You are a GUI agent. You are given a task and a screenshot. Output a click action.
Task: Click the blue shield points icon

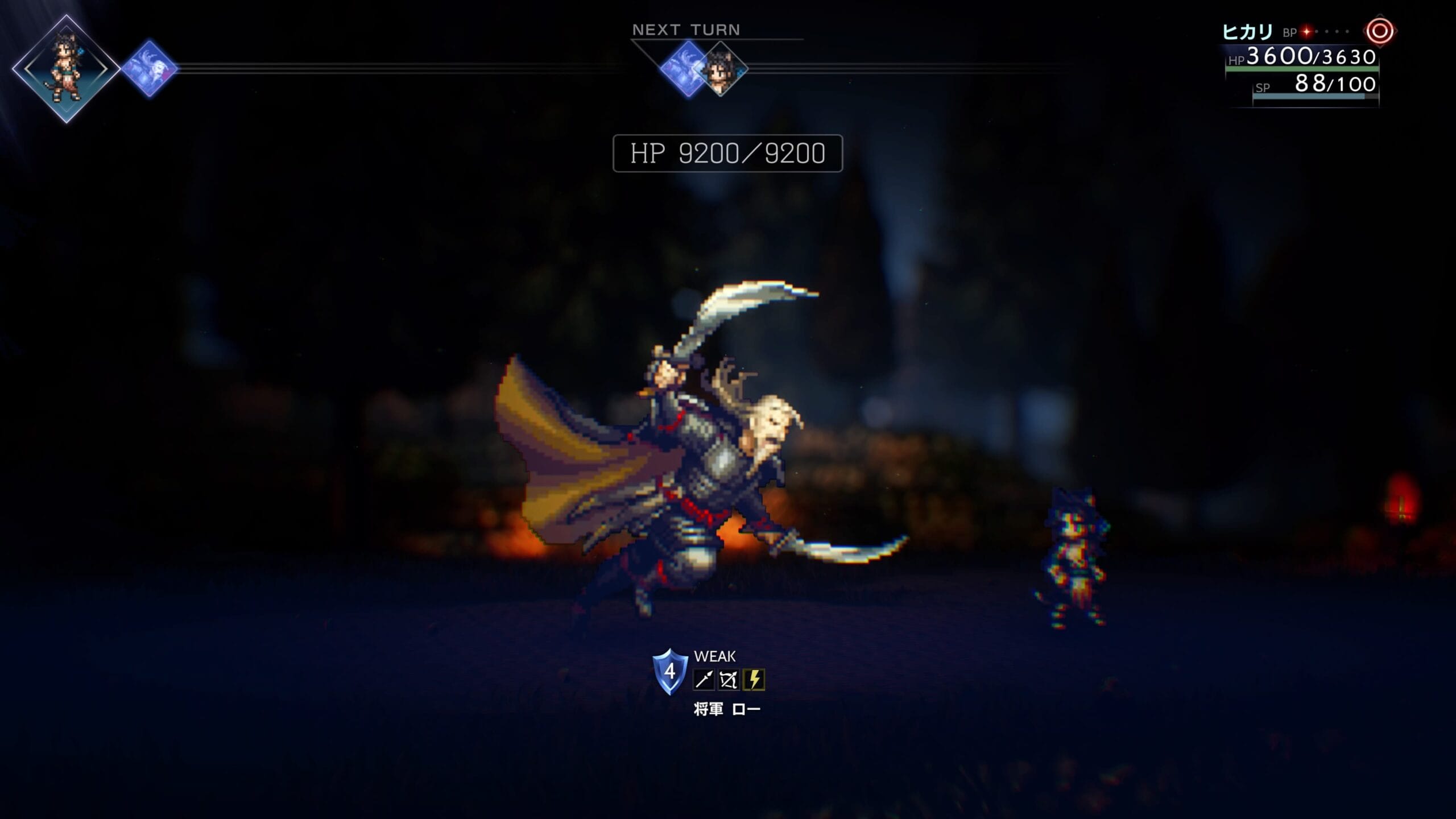pyautogui.click(x=669, y=672)
